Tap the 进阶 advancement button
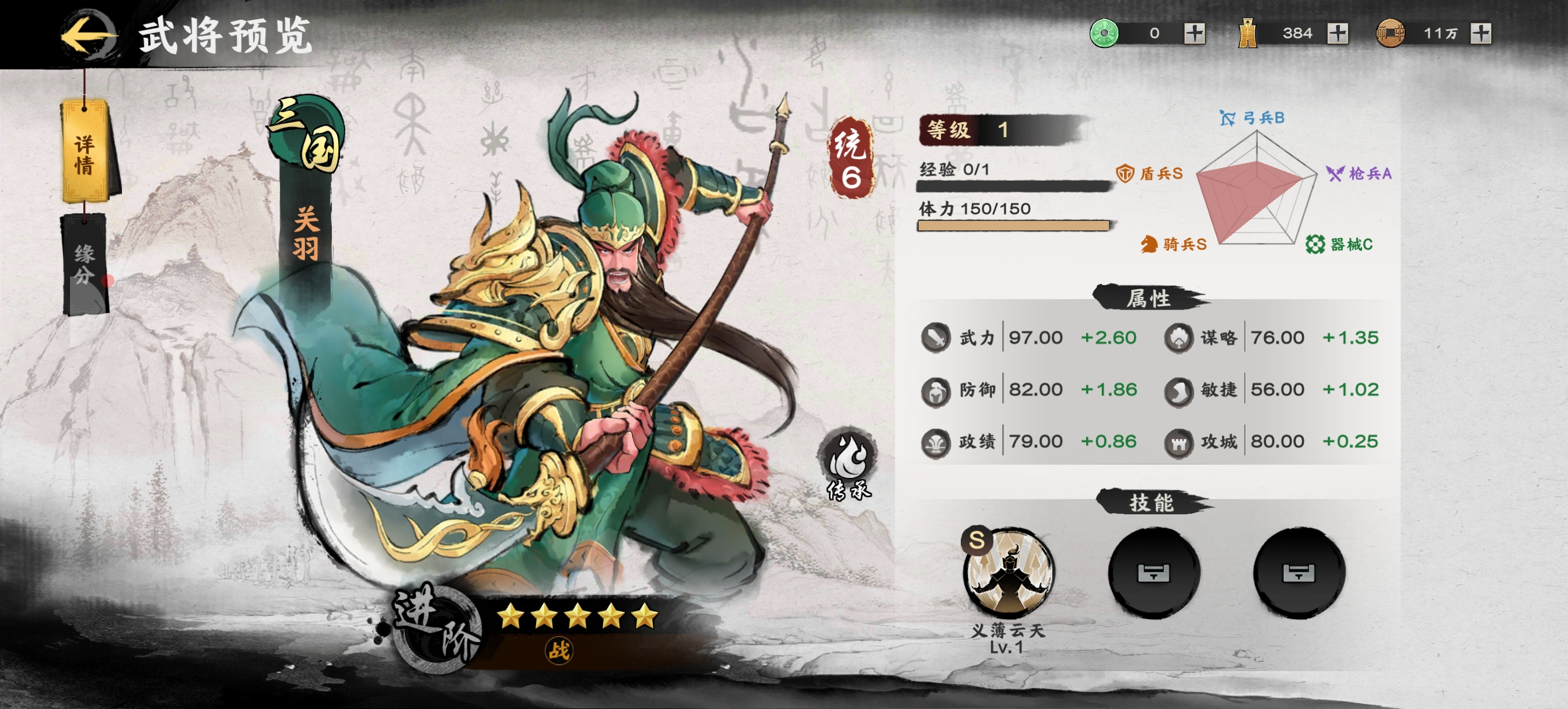 [x=435, y=627]
